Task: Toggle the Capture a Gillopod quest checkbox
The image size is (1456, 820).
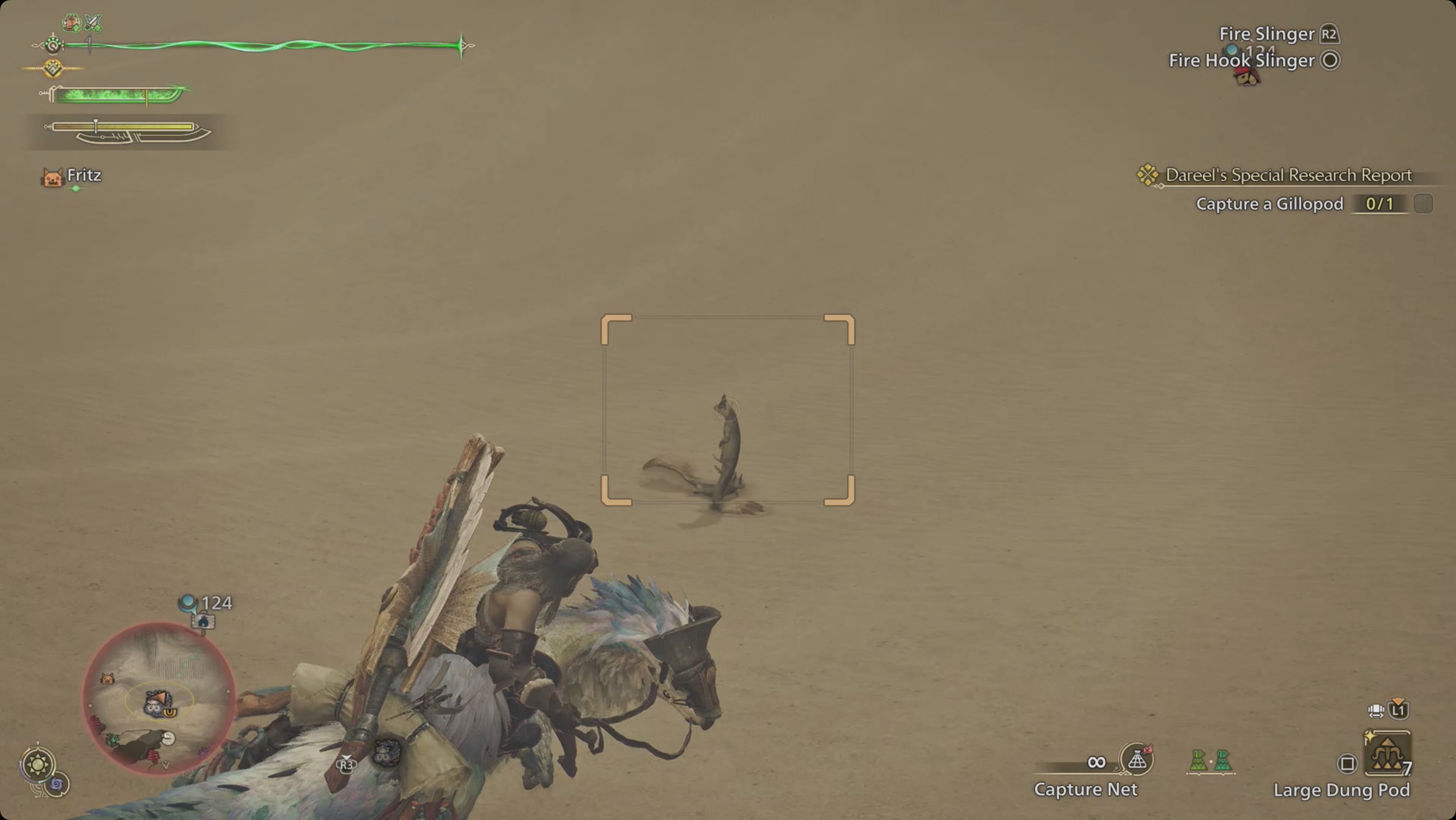Action: (1424, 204)
